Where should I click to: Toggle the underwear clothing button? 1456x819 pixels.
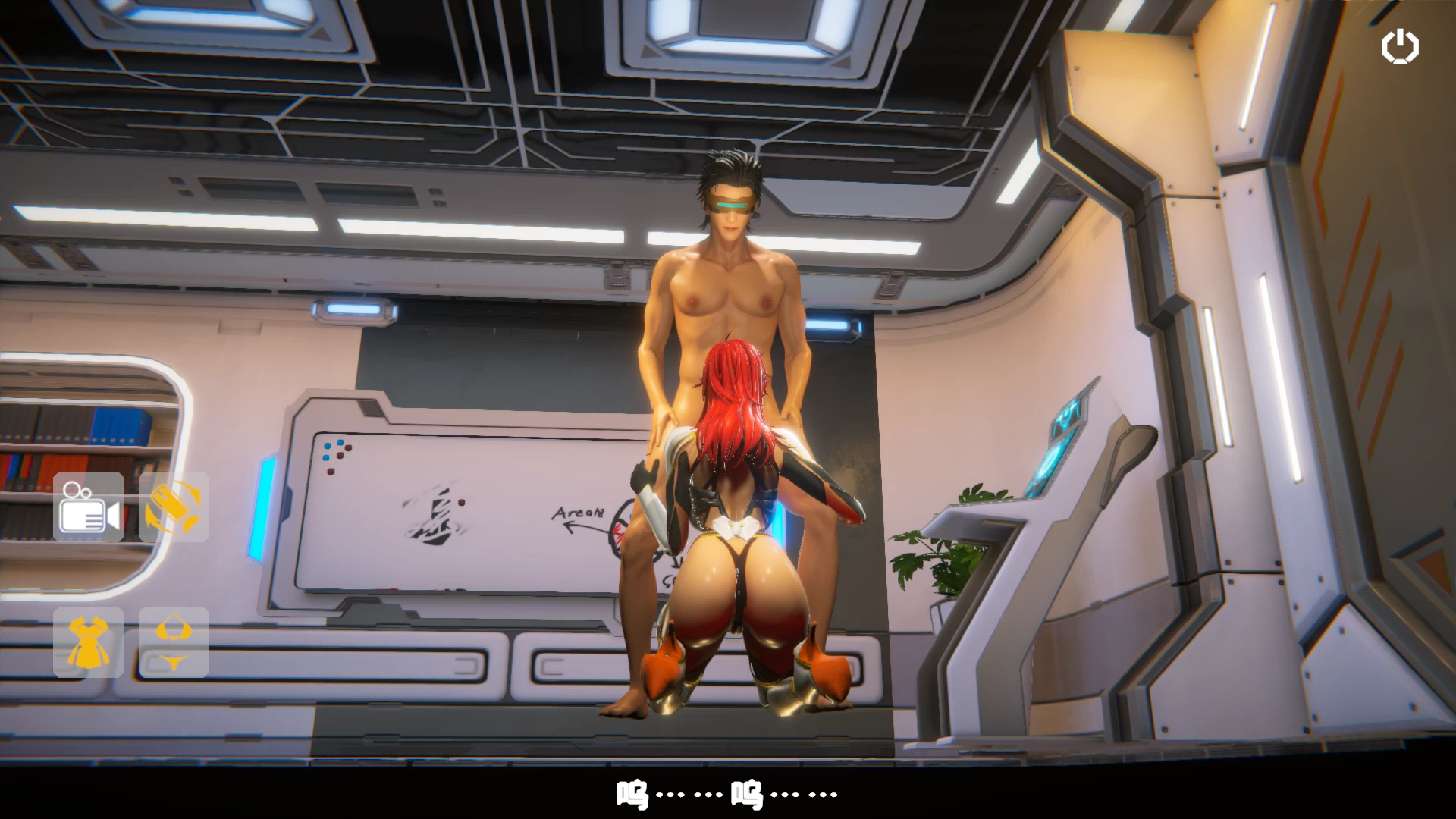(x=174, y=642)
